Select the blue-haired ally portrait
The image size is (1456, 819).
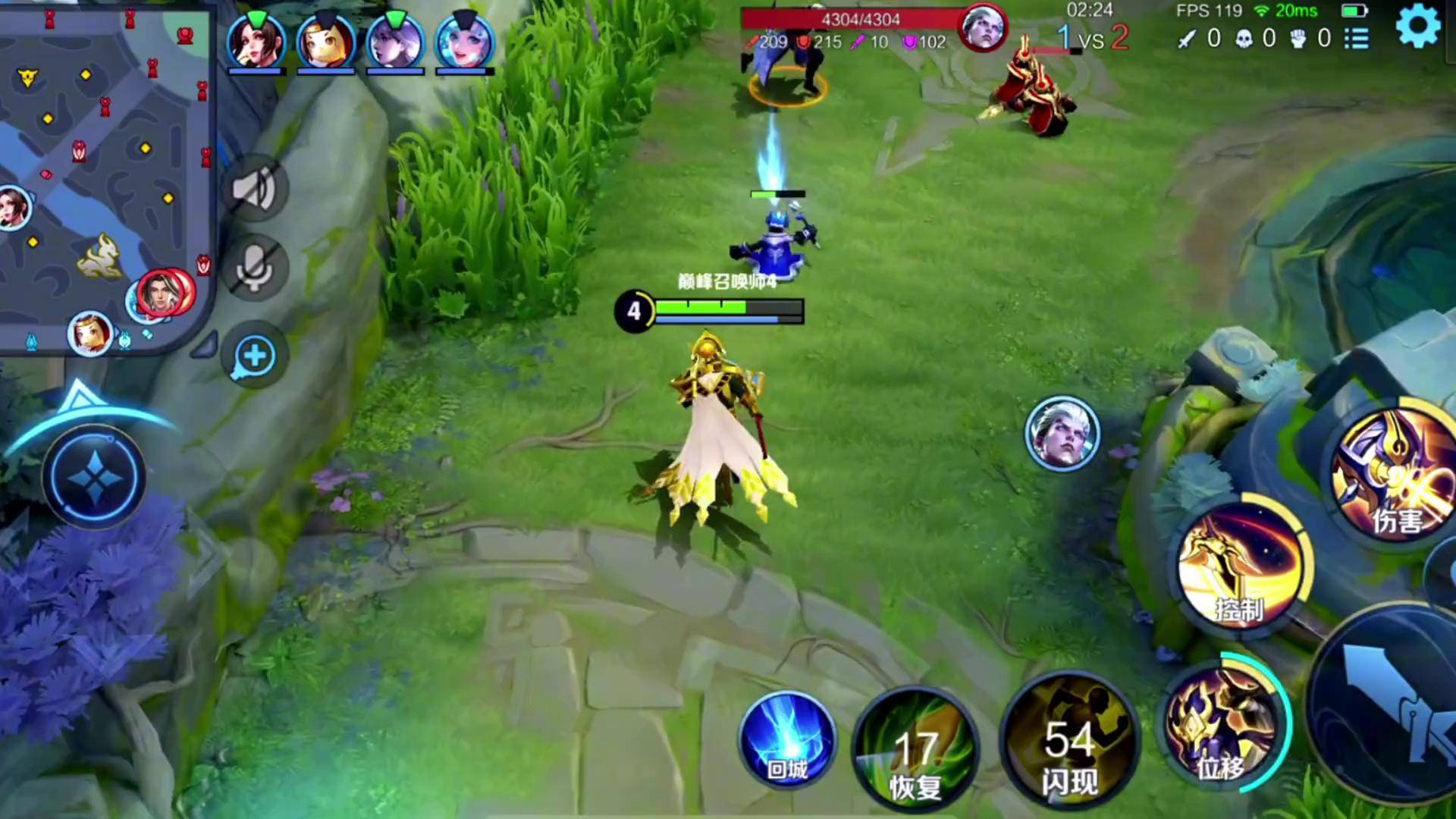pos(464,42)
